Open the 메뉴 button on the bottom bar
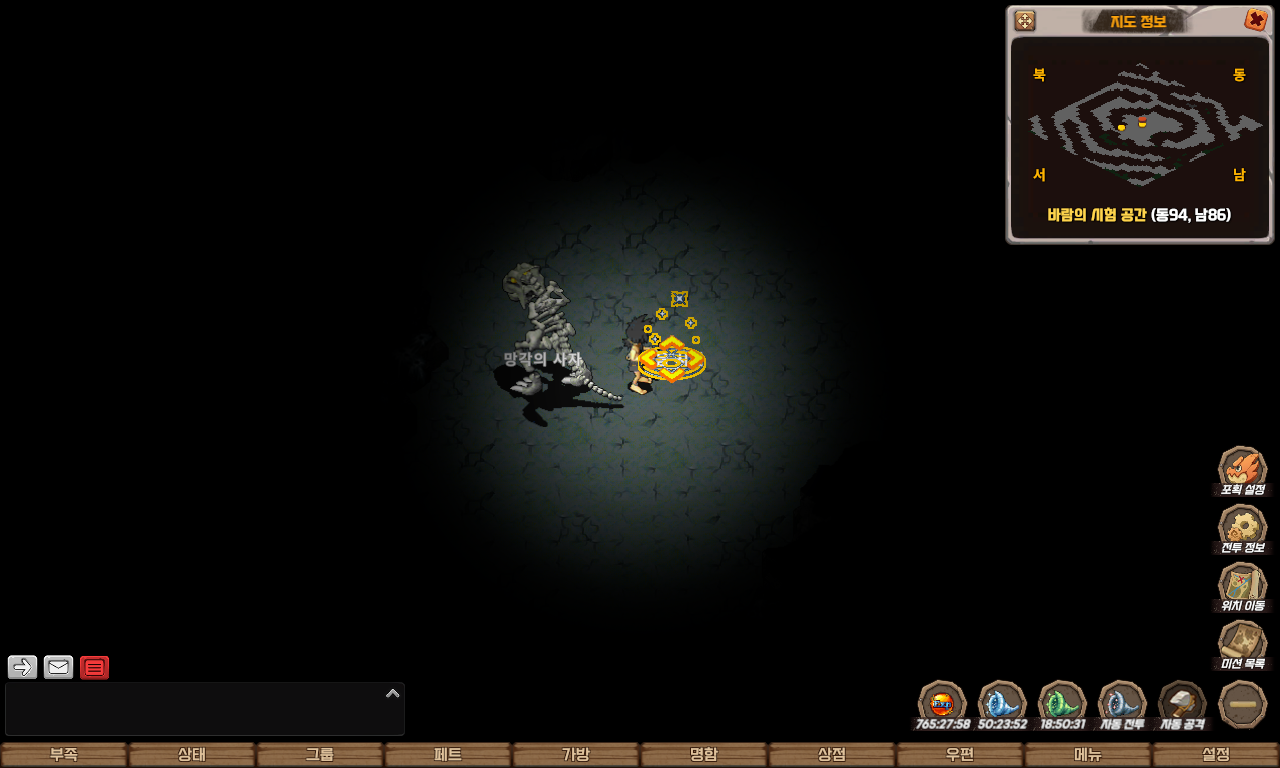The image size is (1280, 768). 1088,755
